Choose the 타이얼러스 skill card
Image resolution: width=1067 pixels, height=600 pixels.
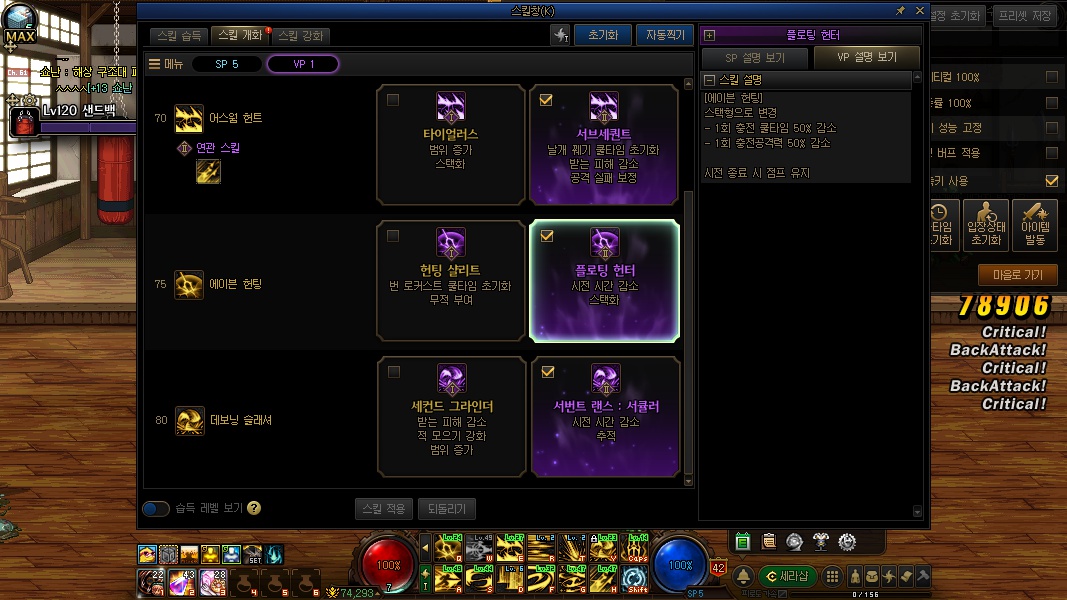[451, 145]
